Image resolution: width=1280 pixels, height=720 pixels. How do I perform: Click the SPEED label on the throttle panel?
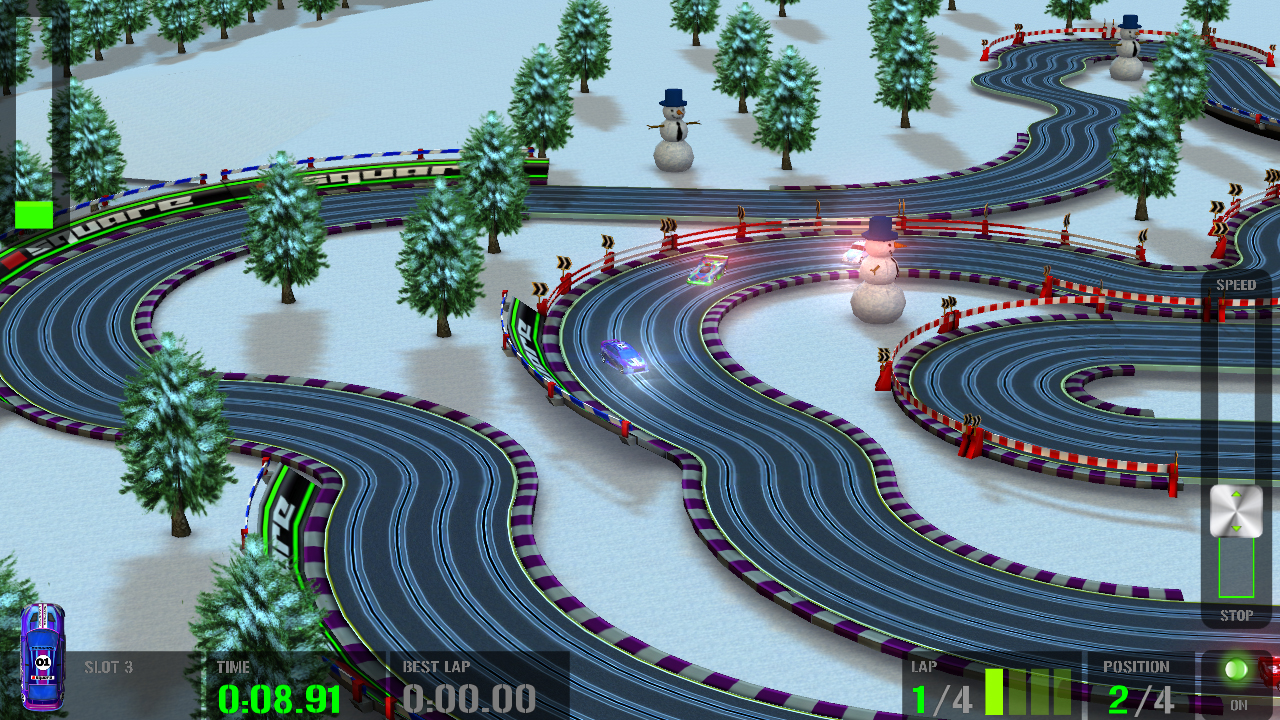[1238, 284]
